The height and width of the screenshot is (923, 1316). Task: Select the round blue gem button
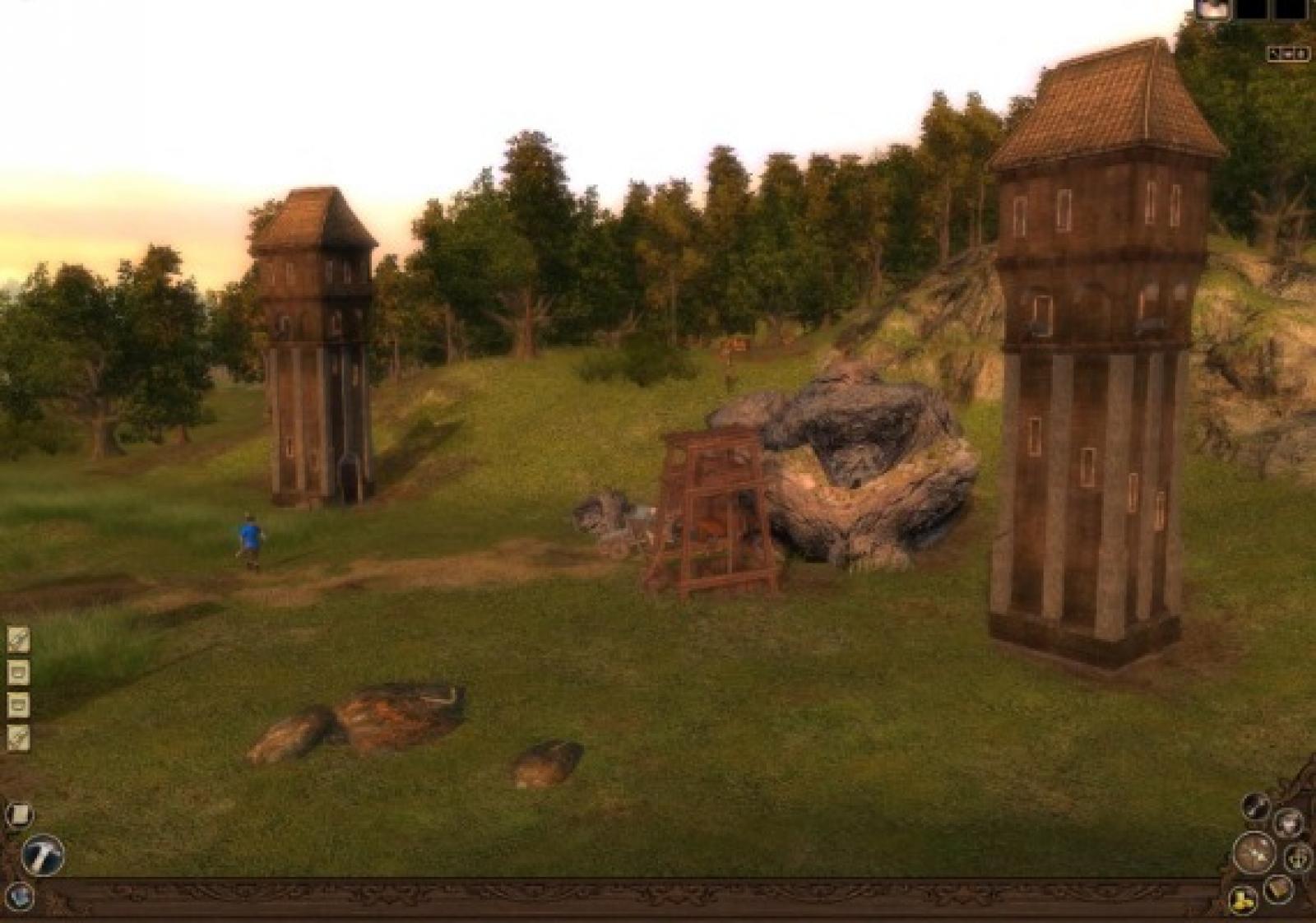point(18,894)
